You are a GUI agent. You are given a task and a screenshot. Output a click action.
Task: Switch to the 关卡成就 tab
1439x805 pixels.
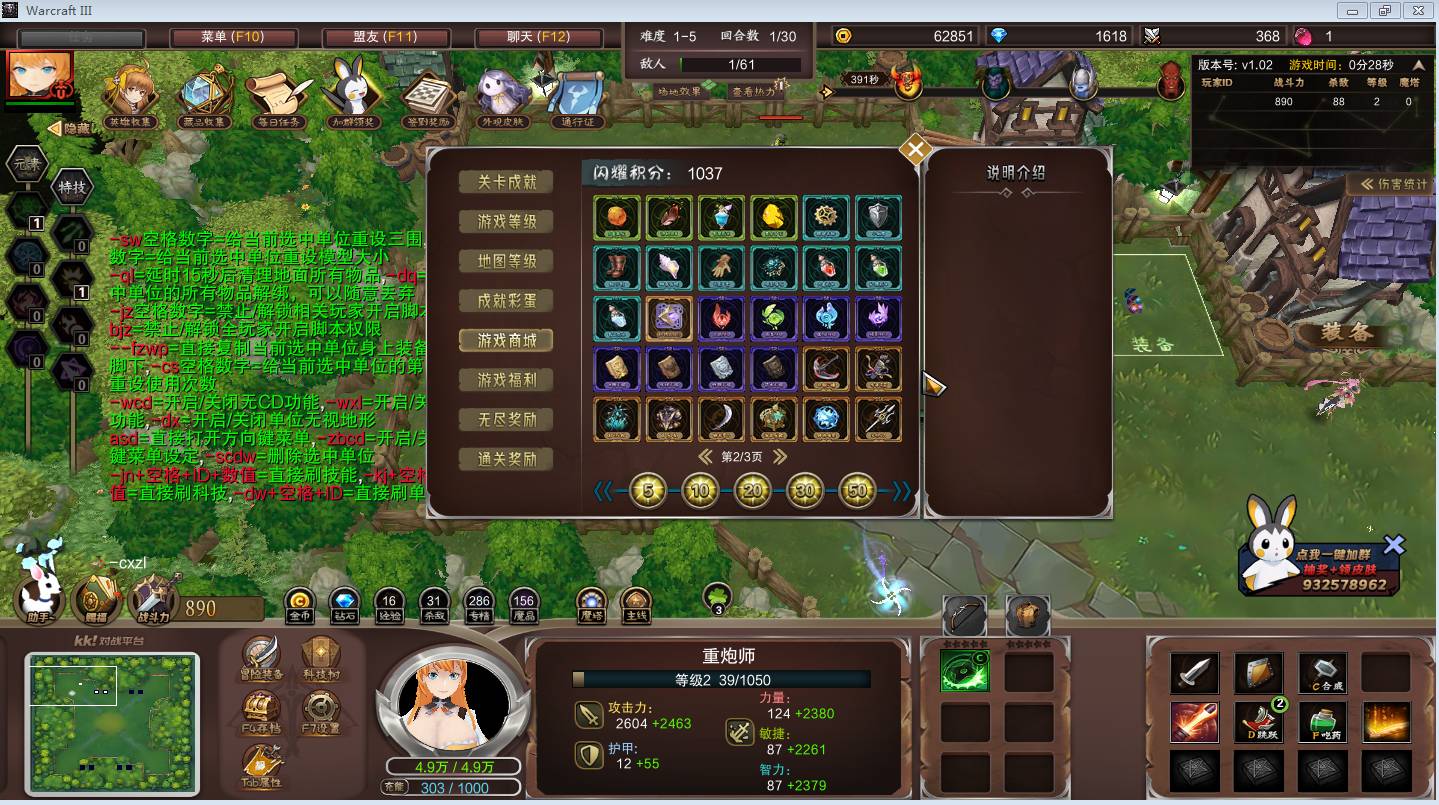coord(506,182)
